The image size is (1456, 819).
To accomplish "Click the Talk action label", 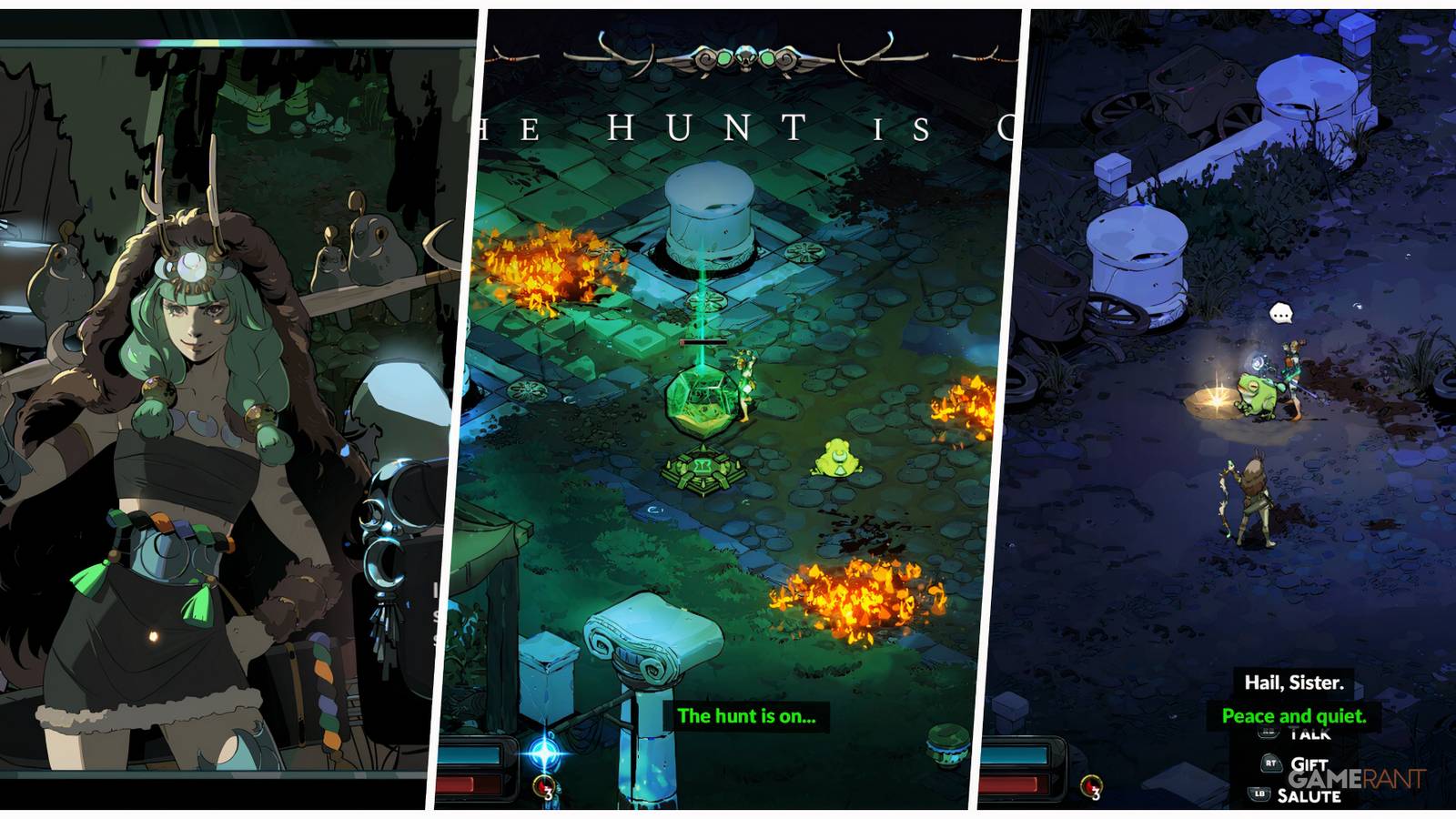I will (1311, 732).
